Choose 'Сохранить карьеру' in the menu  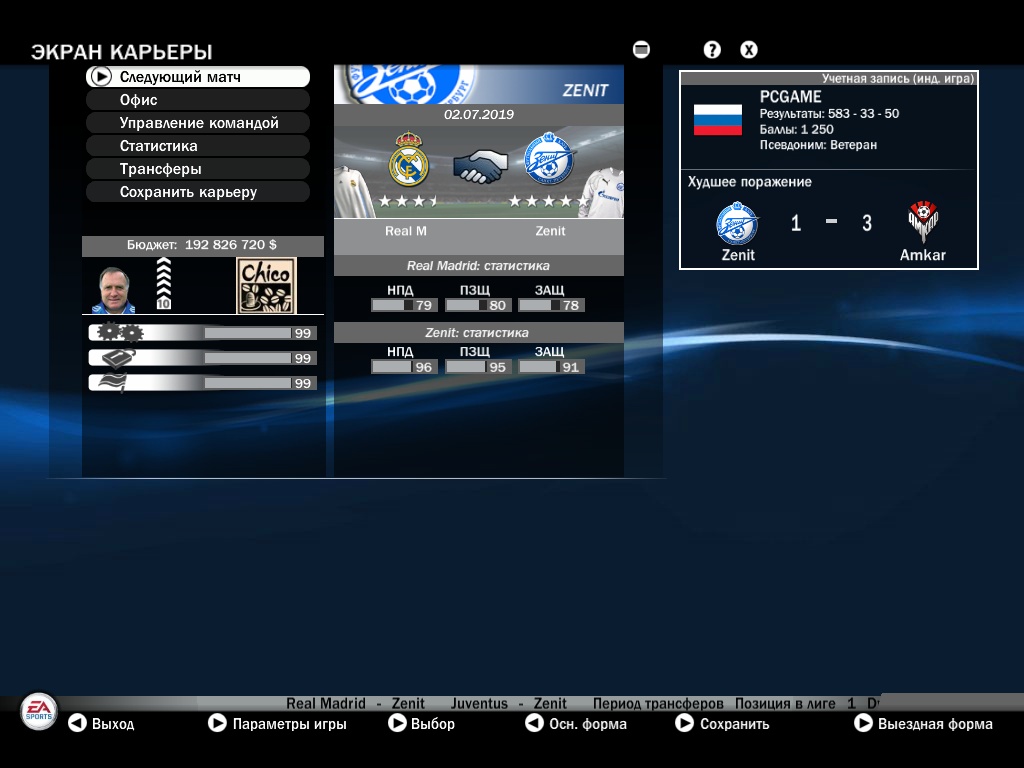(197, 192)
